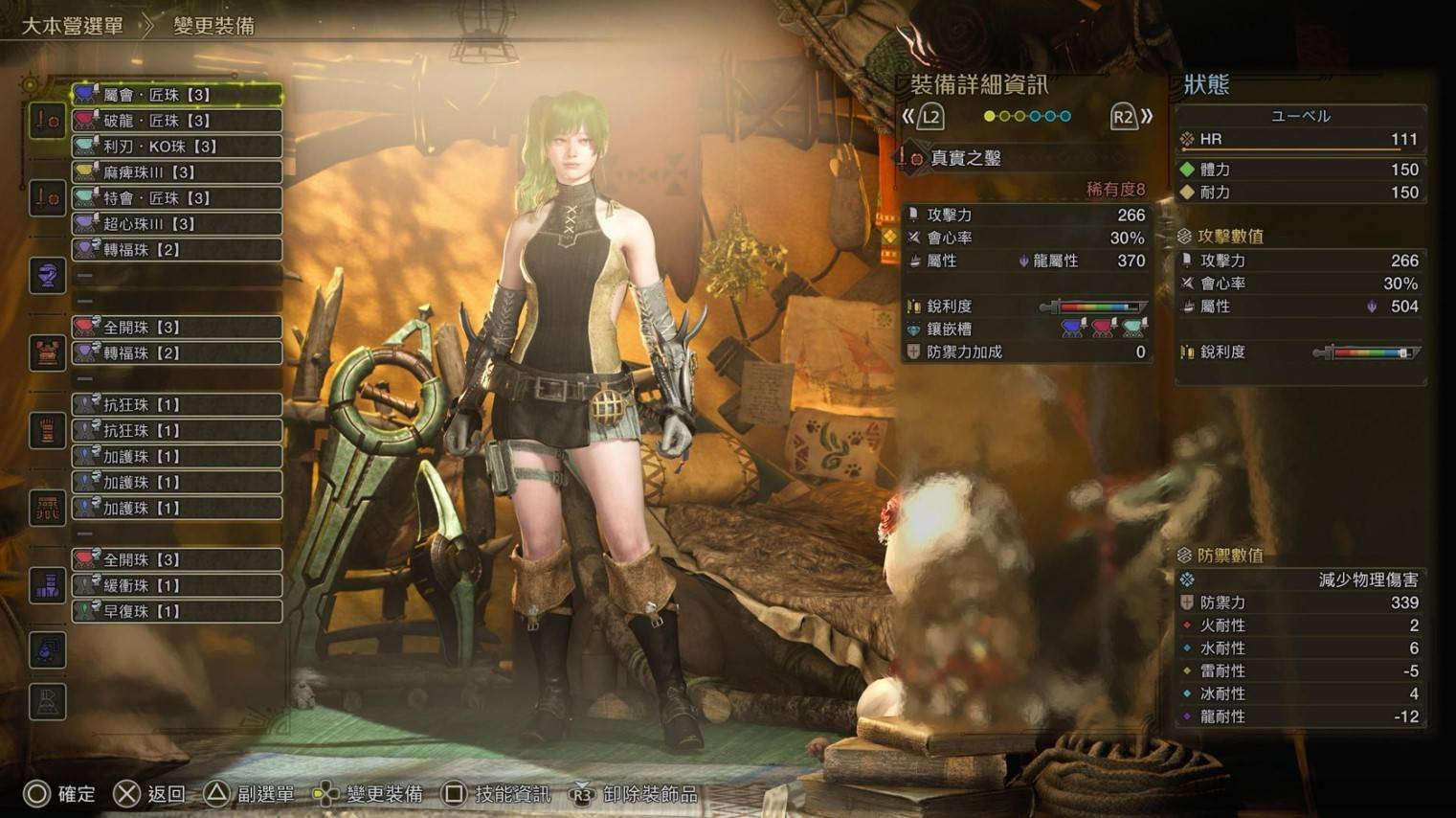Viewport: 1456px width, 818px height.
Task: Open the blue charm equipment icon
Action: pos(47,650)
